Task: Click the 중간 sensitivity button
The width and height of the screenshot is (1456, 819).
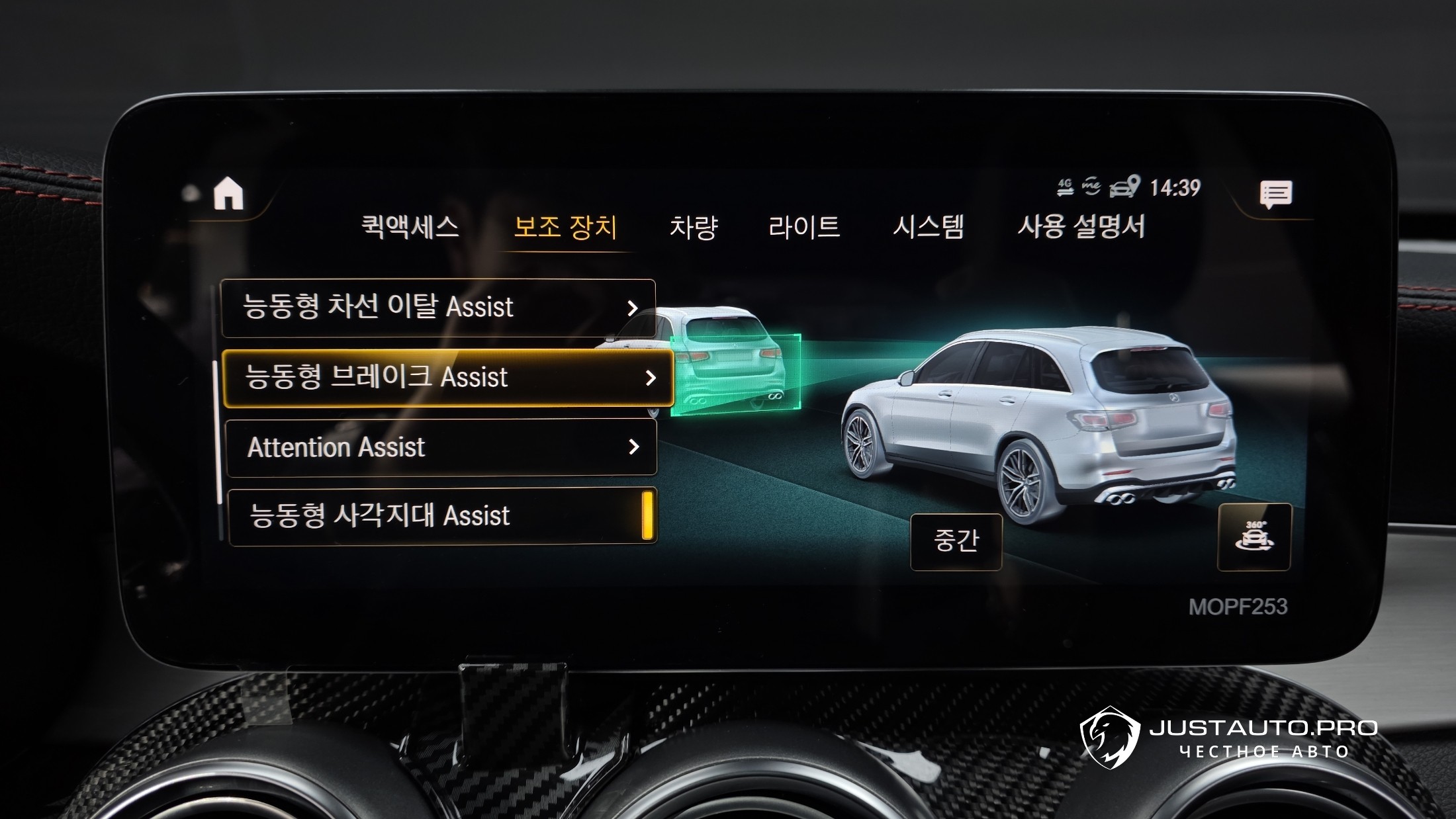Action: pos(956,541)
